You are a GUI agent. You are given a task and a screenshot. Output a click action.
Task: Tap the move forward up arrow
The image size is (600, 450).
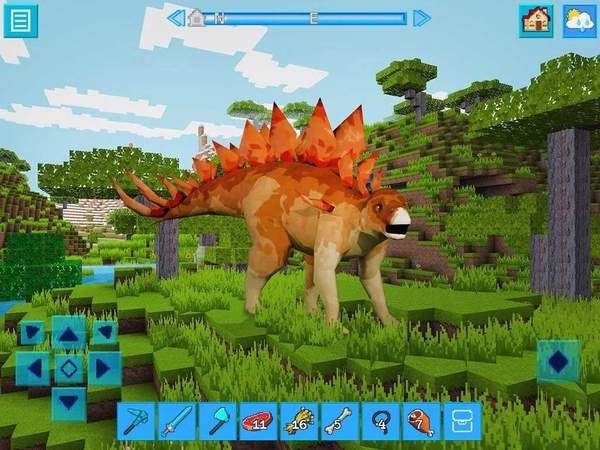[x=68, y=333]
